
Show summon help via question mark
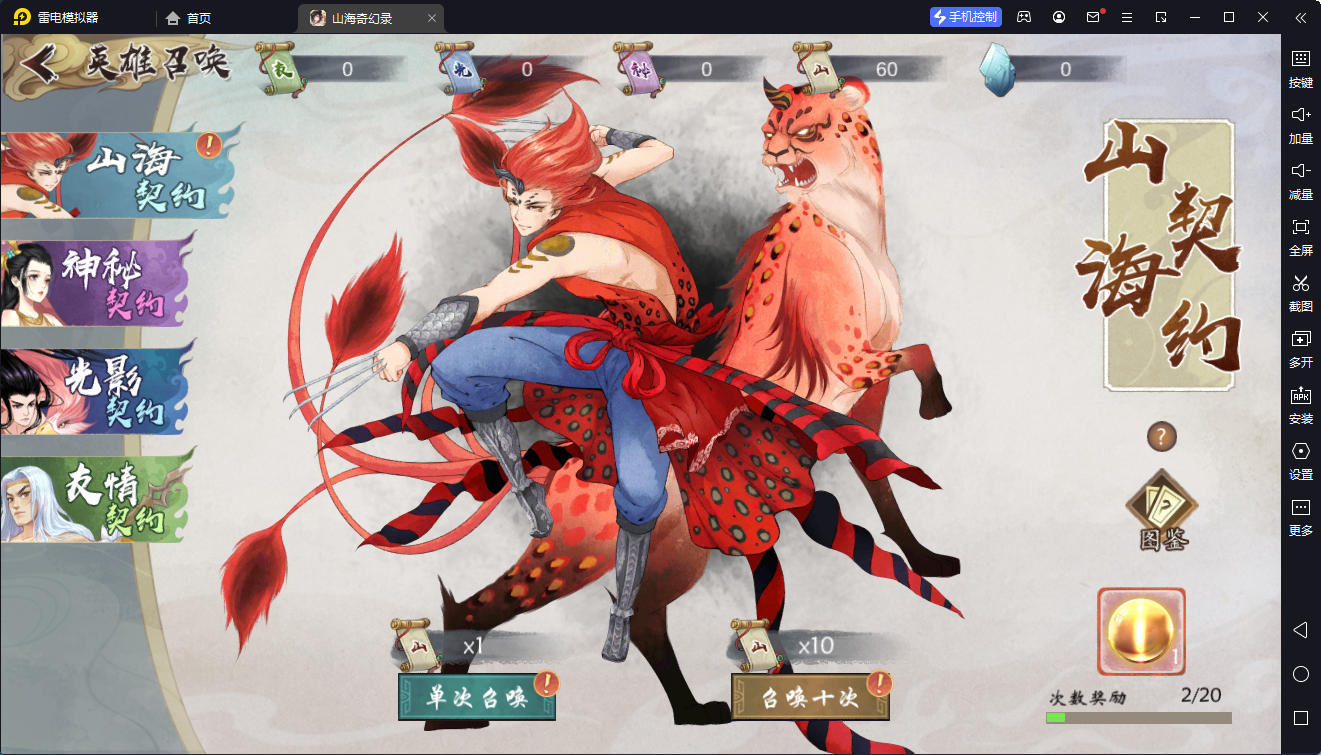tap(1161, 436)
